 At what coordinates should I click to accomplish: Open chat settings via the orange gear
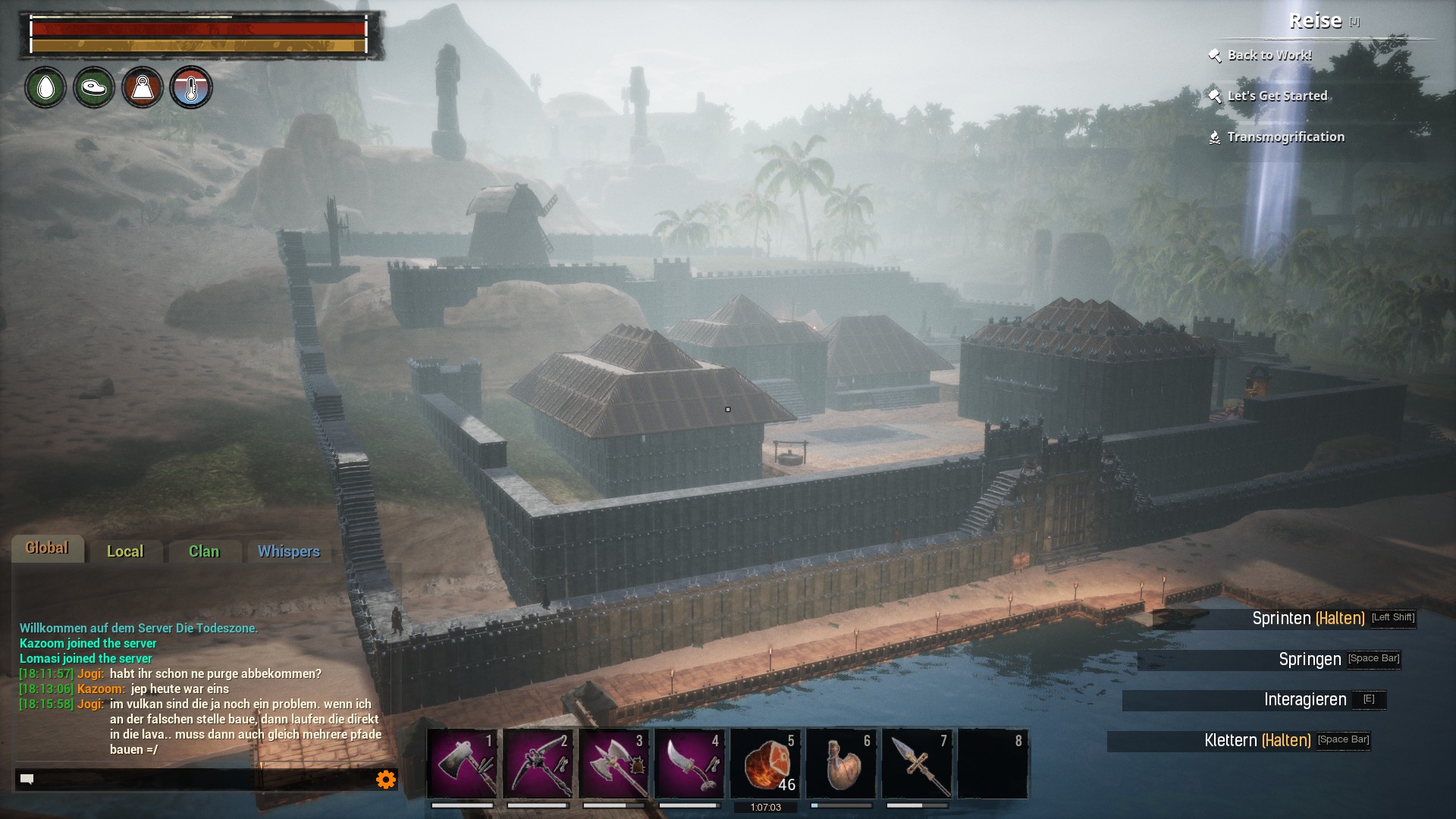386,779
